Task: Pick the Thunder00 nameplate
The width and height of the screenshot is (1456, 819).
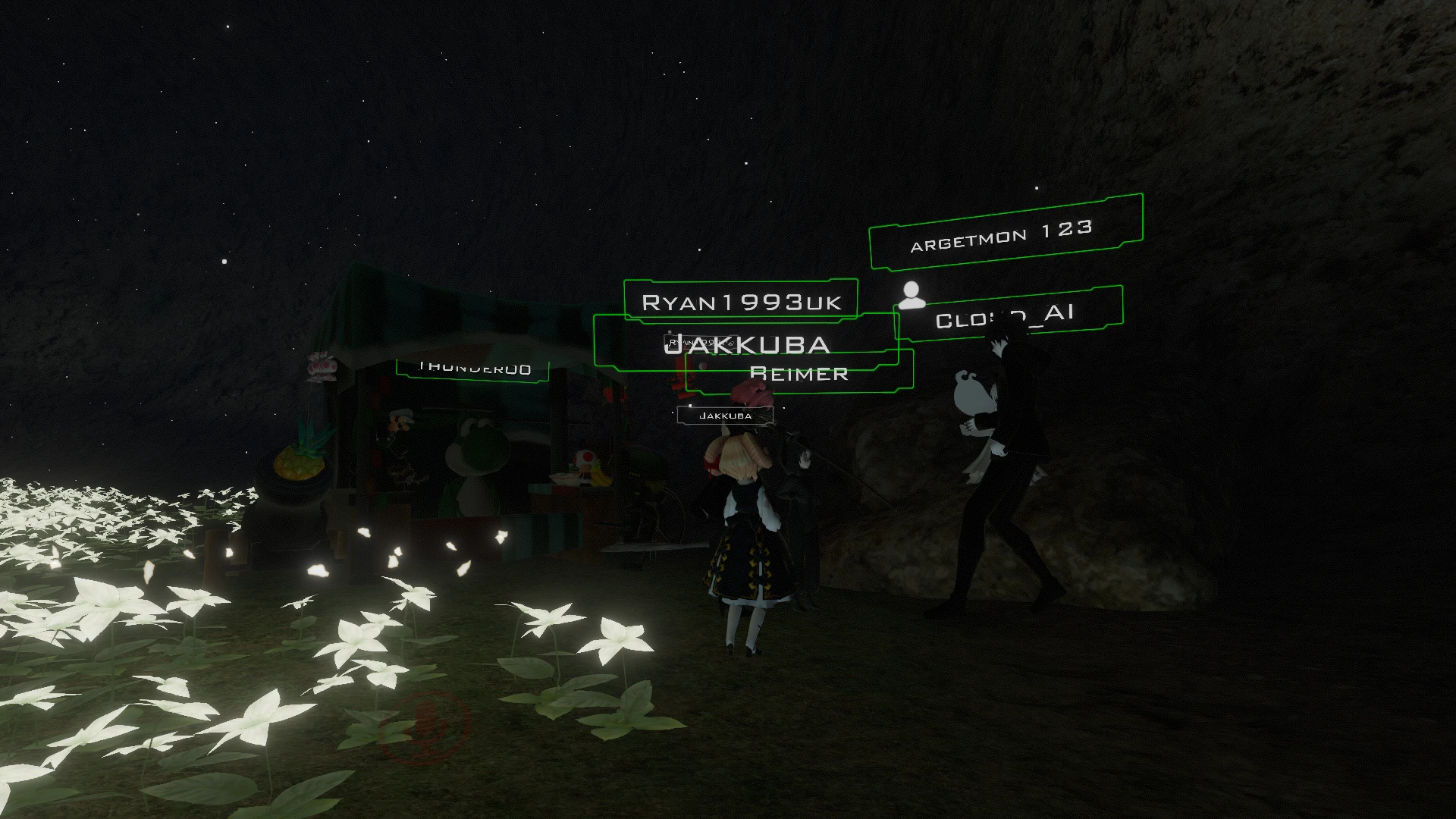Action: point(473,369)
